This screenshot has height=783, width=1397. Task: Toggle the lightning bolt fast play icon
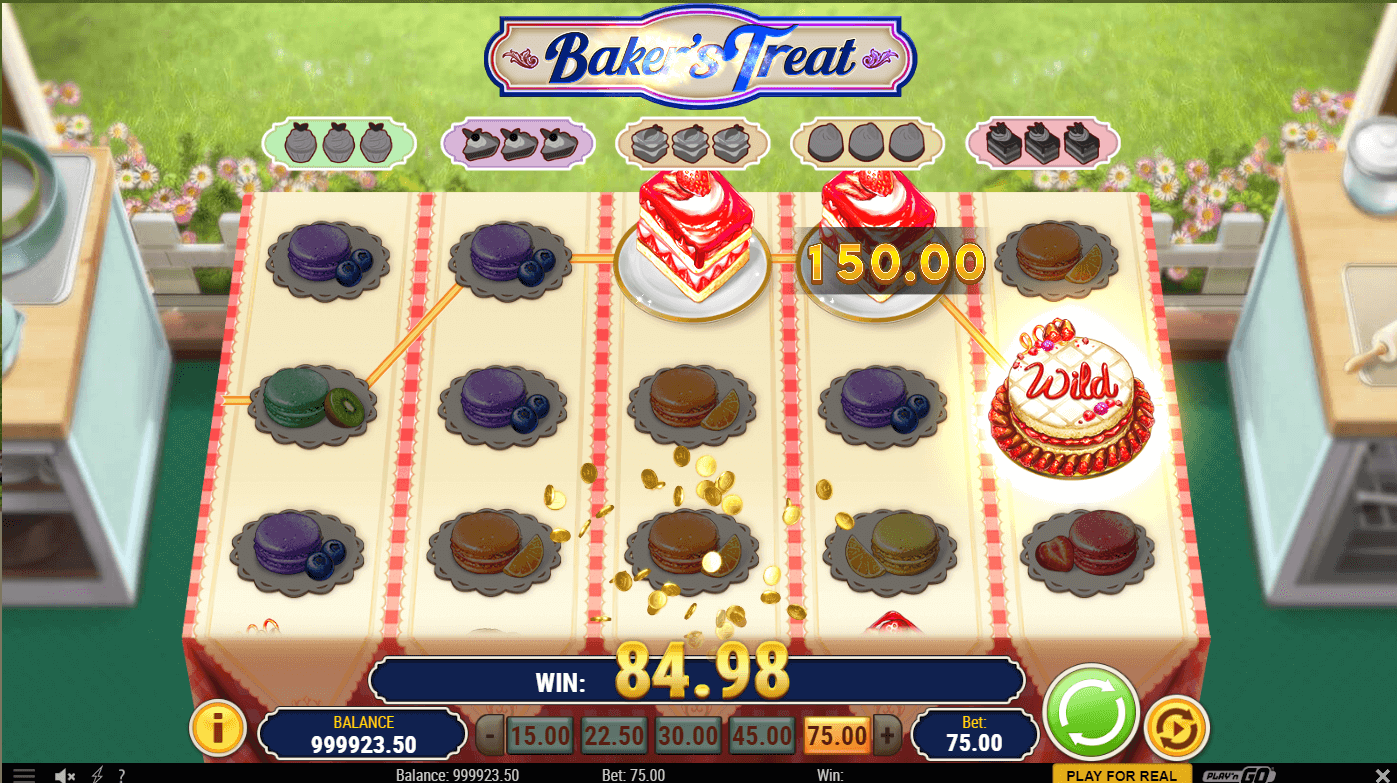97,775
